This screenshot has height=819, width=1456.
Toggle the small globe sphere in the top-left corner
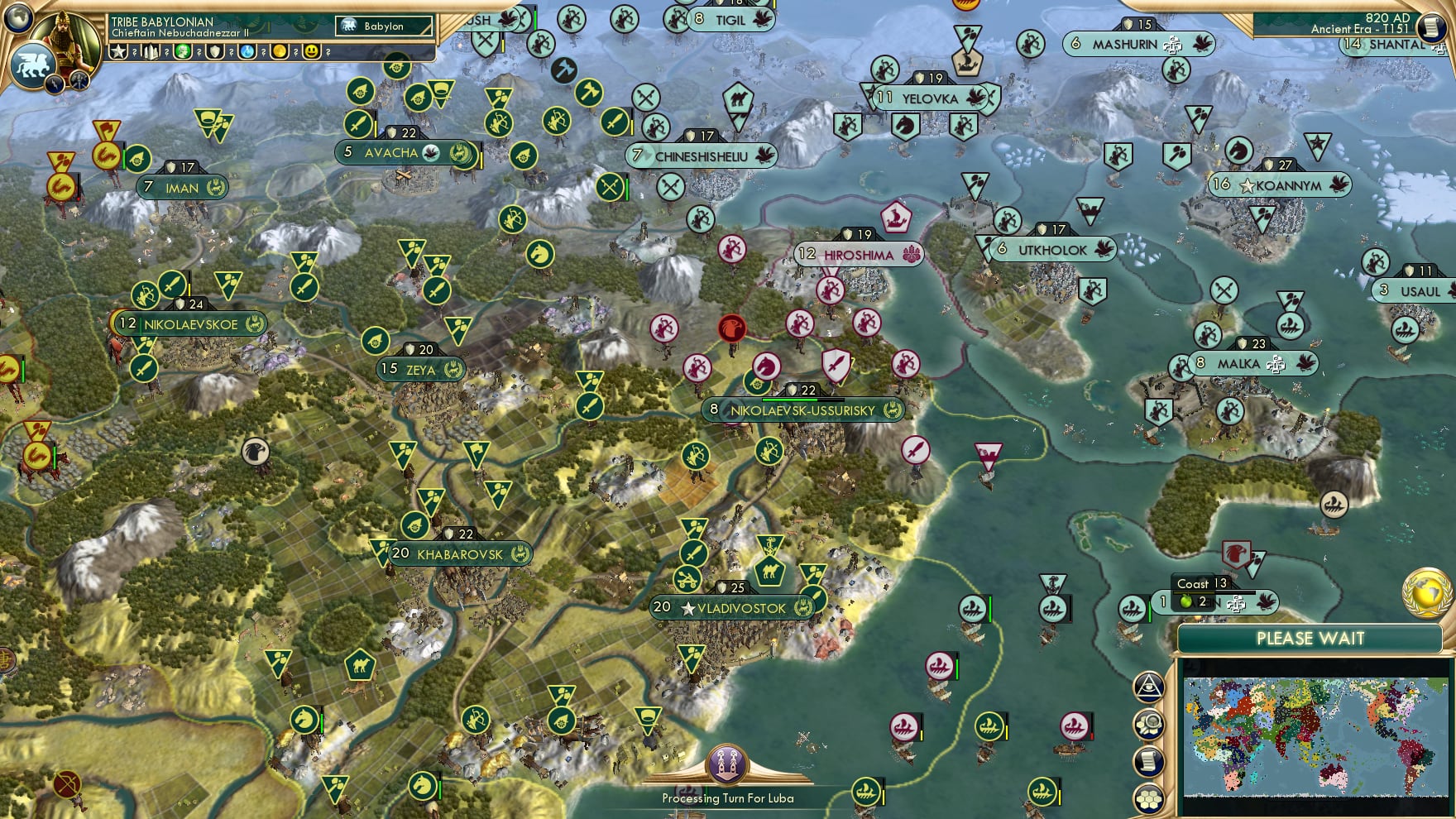point(17,19)
